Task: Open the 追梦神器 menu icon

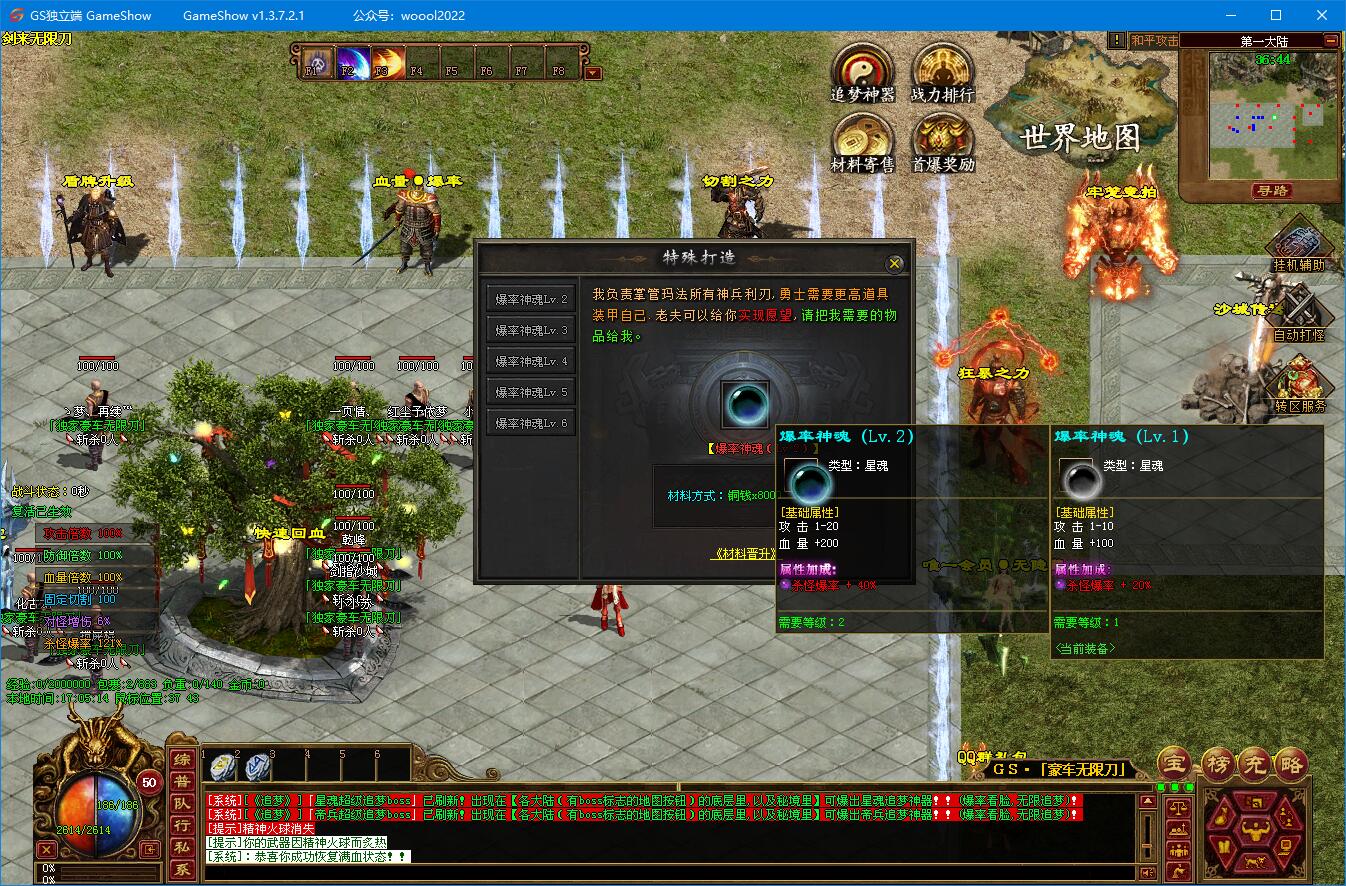Action: [862, 68]
